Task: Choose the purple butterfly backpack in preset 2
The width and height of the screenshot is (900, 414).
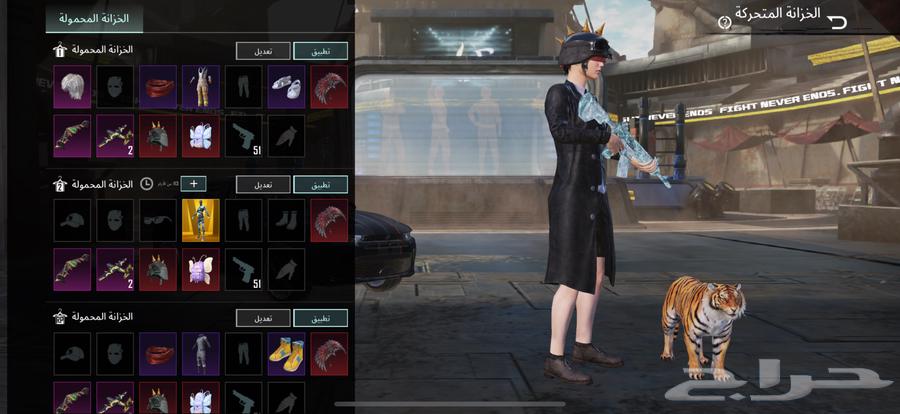Action: (201, 269)
